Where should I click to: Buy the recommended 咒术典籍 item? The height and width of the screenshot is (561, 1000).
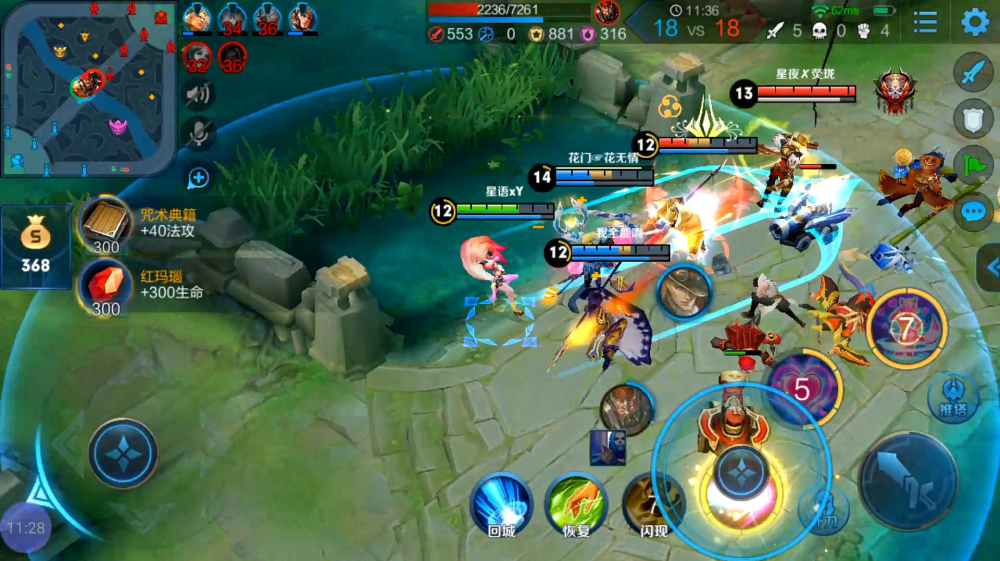104,224
